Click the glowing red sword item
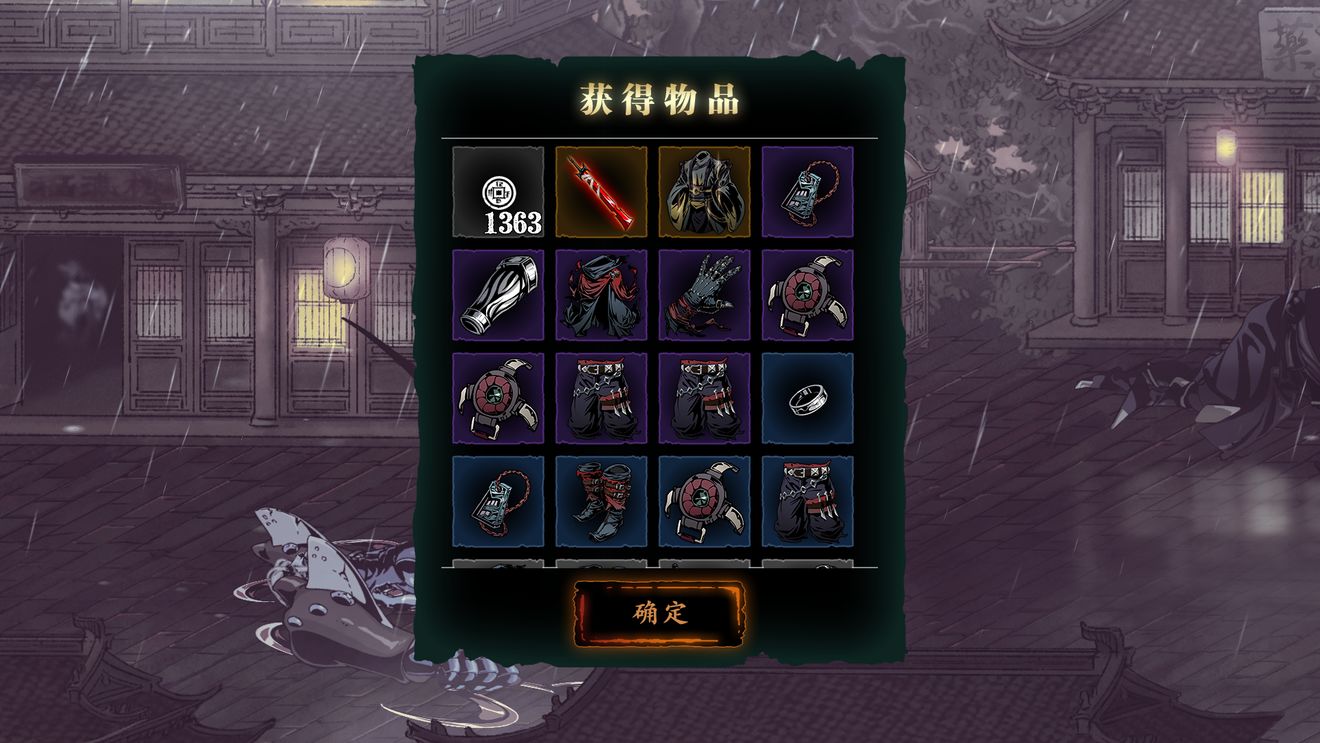1320x743 pixels. point(602,192)
